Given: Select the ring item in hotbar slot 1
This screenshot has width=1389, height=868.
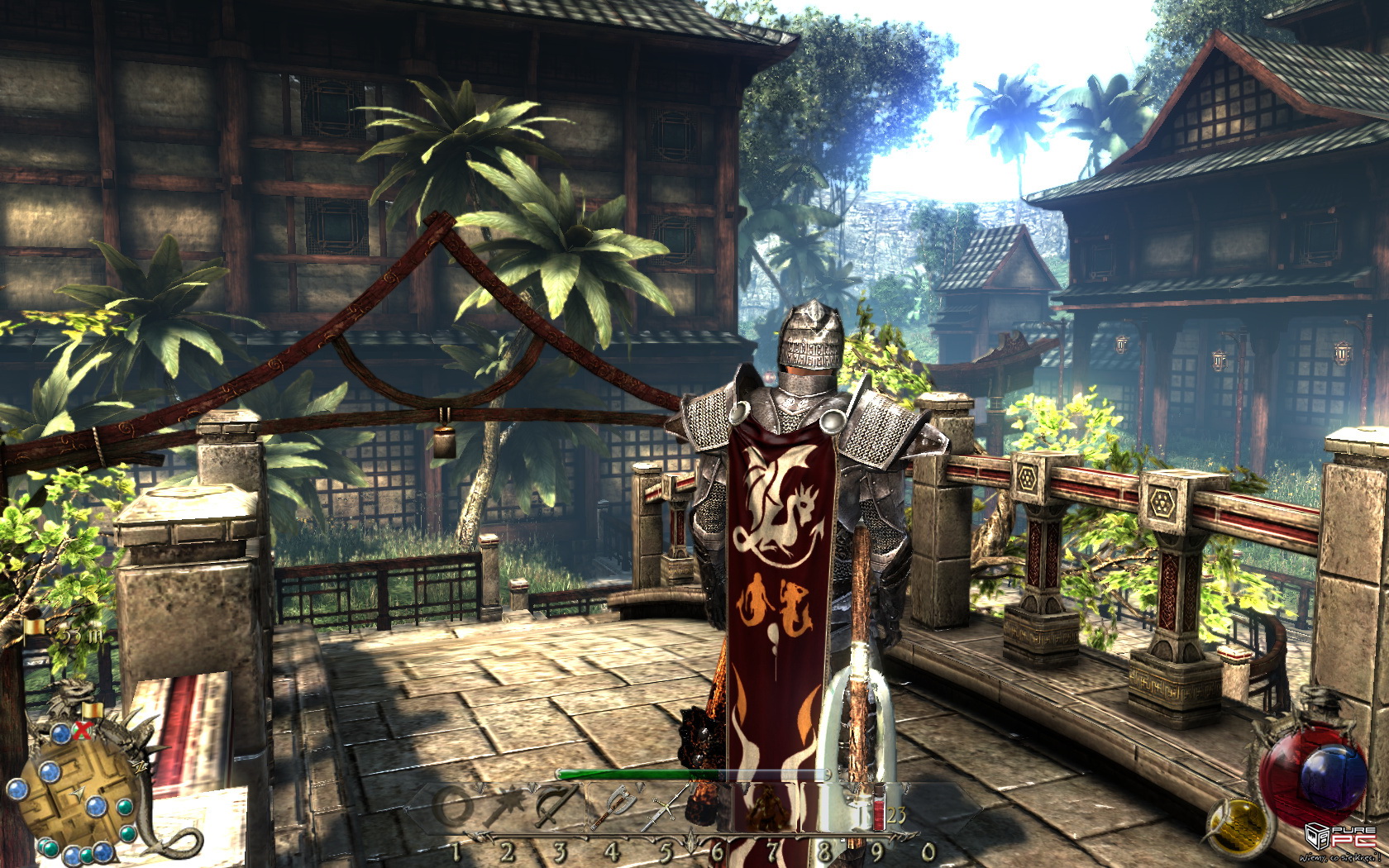Looking at the screenshot, I should pos(452,806).
